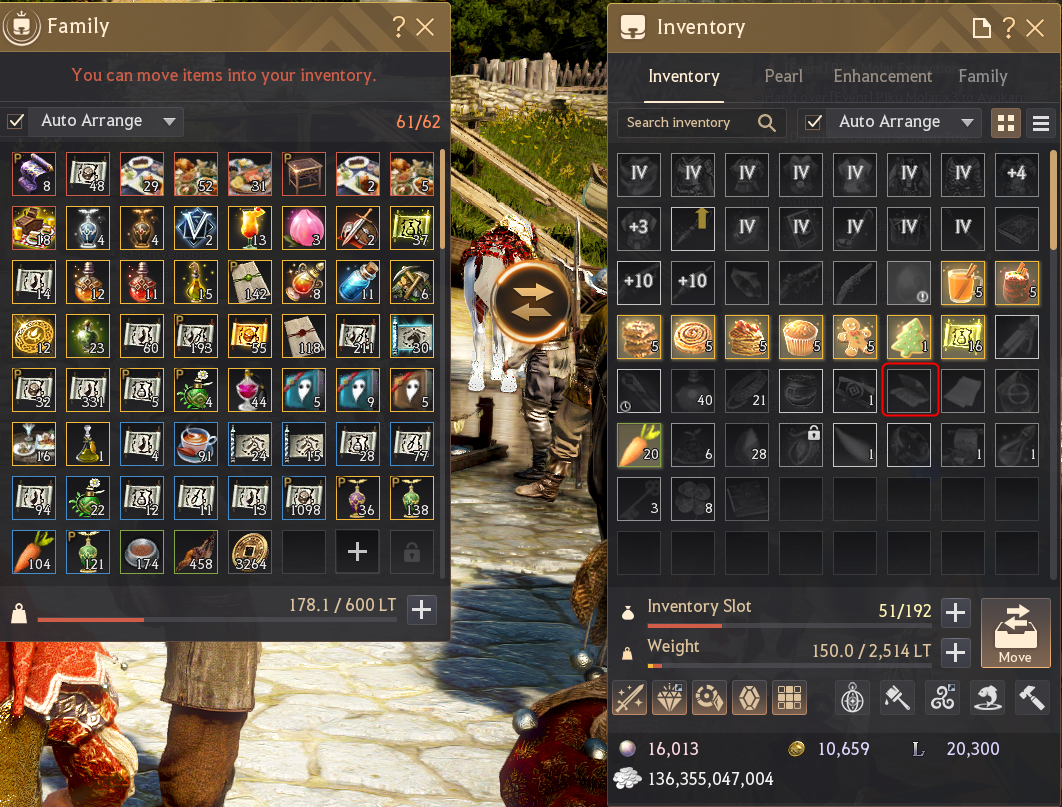Select the green Christmas tree cookie
This screenshot has height=807, width=1062.
pos(909,336)
